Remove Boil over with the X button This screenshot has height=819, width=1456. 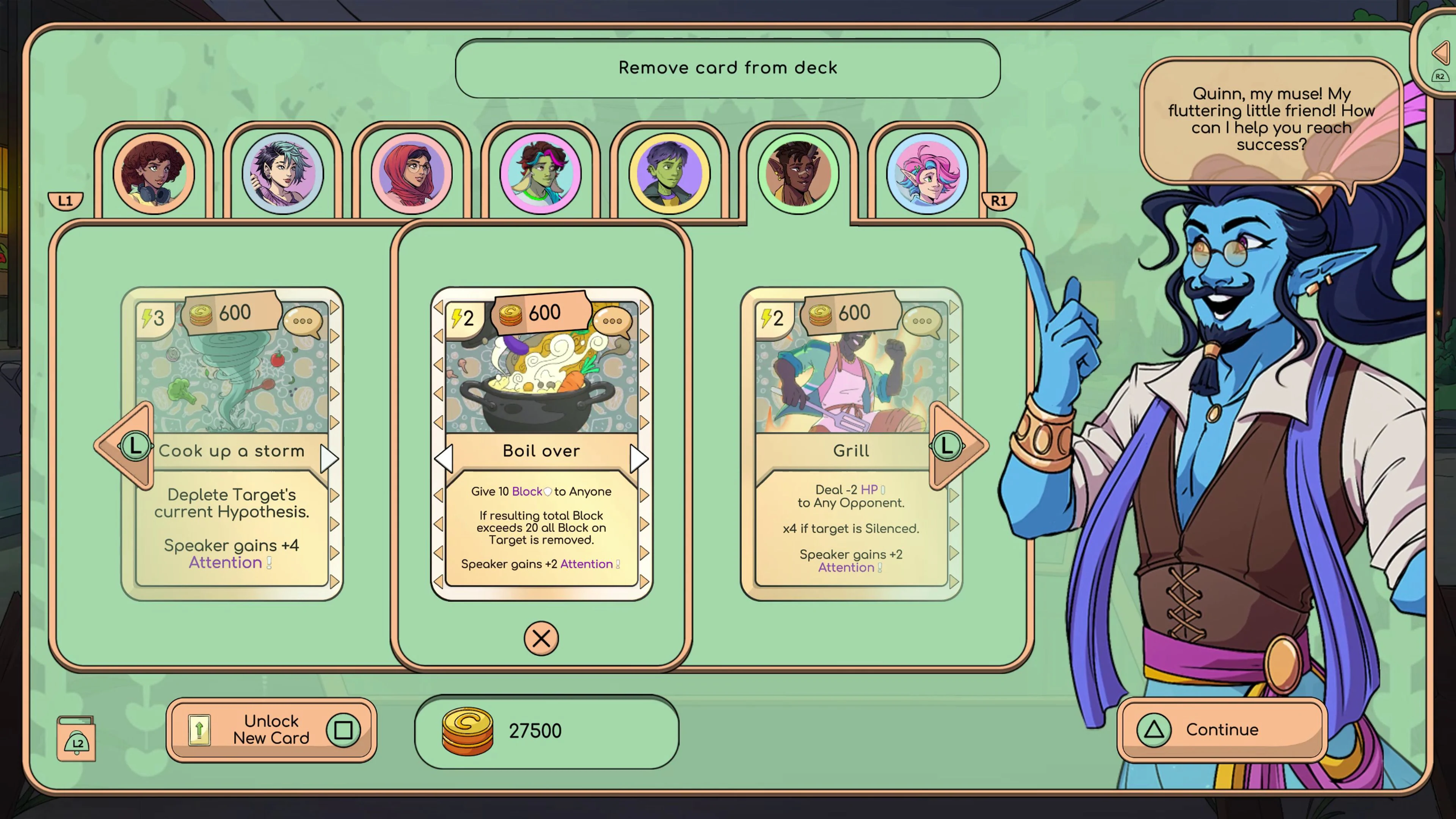click(x=541, y=639)
